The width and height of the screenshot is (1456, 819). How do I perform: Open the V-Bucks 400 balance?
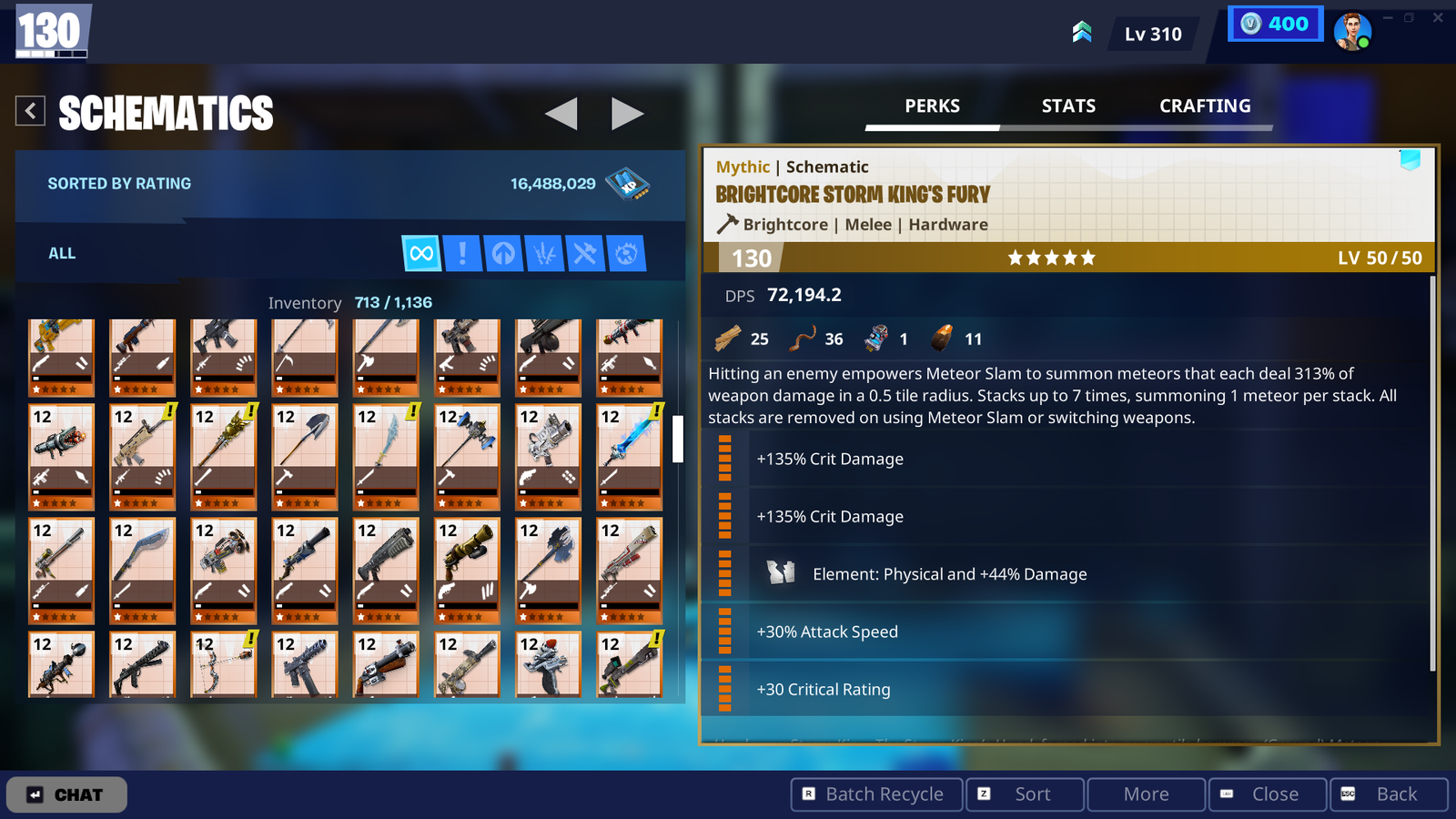[1275, 25]
